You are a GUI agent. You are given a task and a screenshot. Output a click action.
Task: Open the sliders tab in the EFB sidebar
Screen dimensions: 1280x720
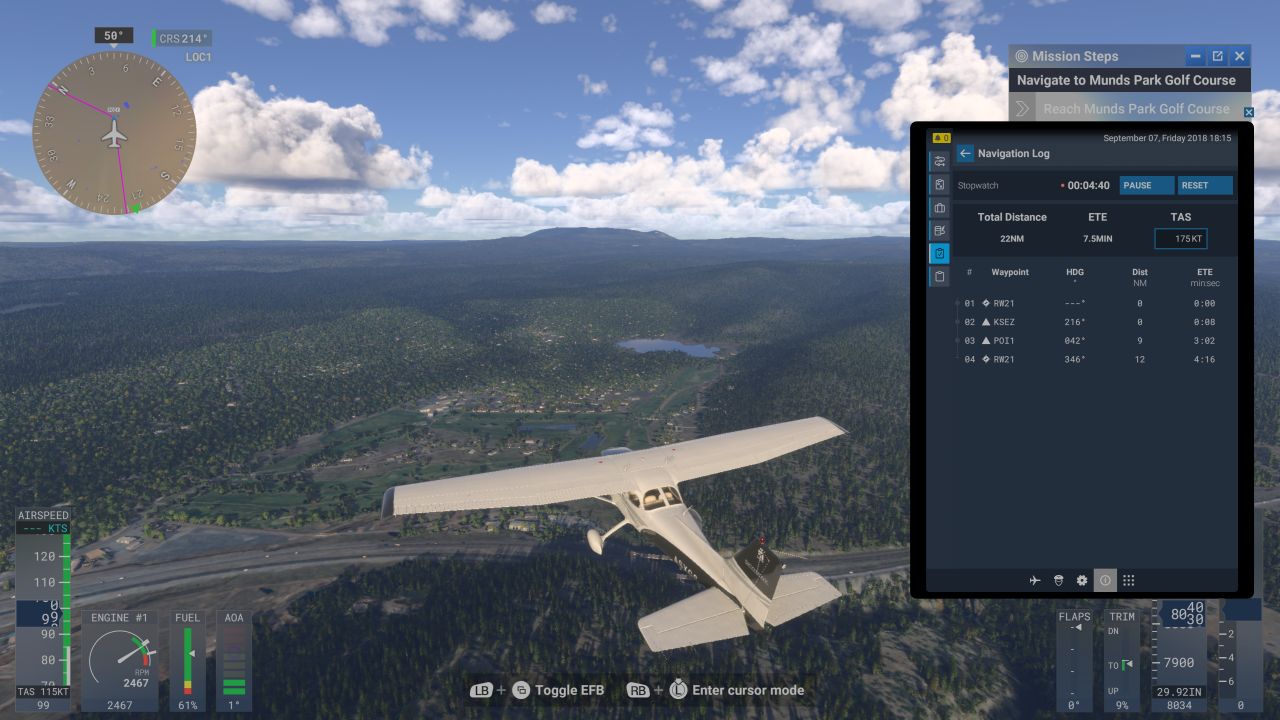click(940, 161)
